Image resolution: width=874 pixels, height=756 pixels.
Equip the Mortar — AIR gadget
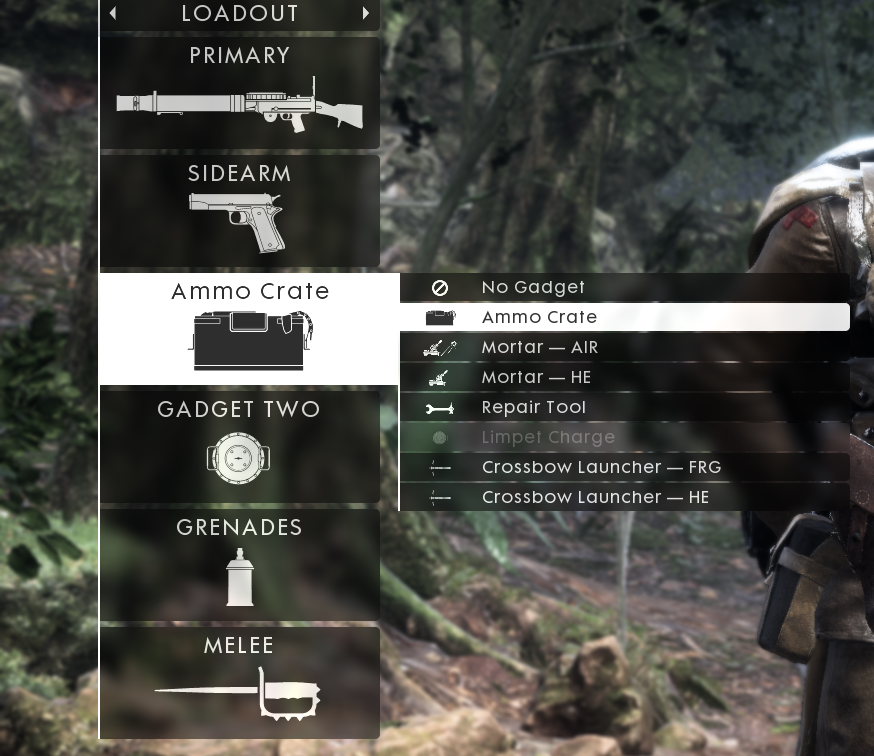(x=624, y=347)
